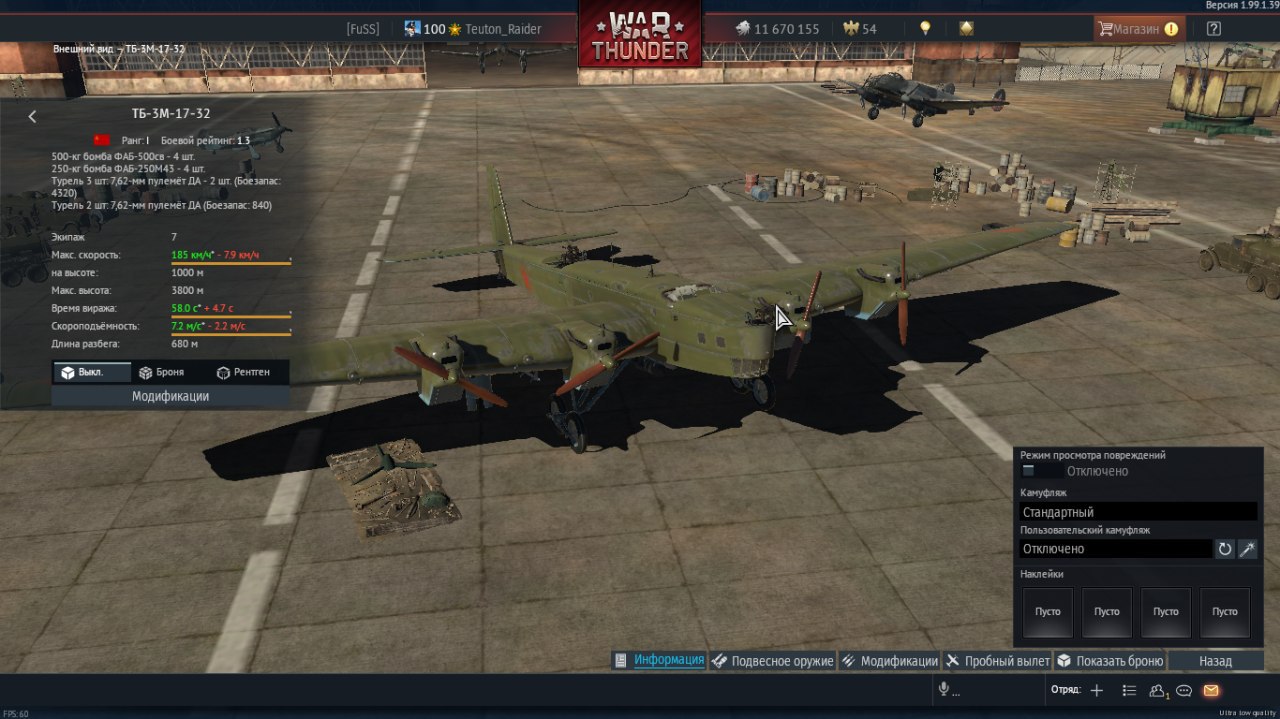The height and width of the screenshot is (719, 1280).
Task: Go back with the left arrow
Action: pyautogui.click(x=32, y=117)
